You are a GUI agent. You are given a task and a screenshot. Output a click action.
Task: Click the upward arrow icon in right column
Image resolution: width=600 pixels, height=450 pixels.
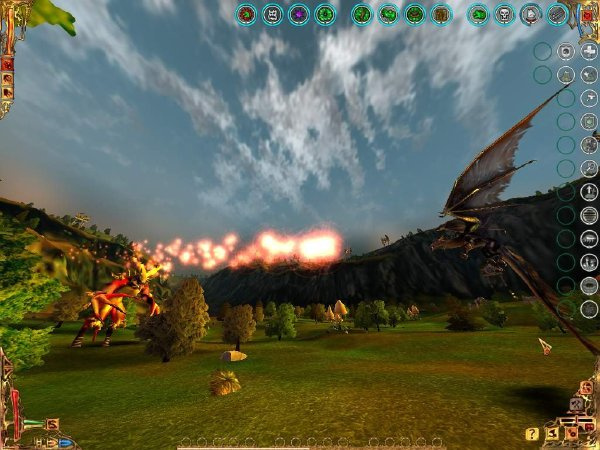(590, 191)
